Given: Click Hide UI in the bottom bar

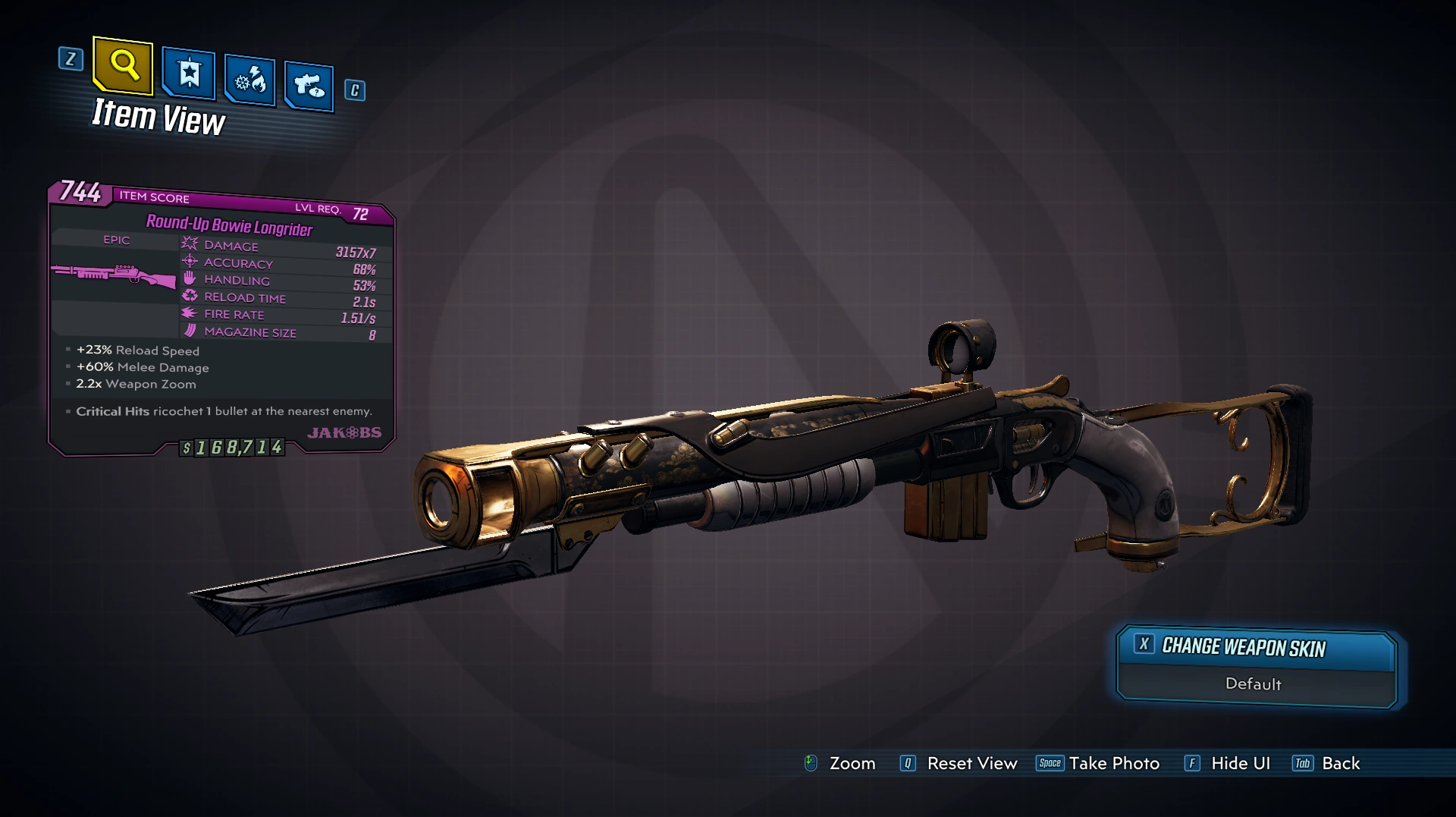Looking at the screenshot, I should point(1227,763).
